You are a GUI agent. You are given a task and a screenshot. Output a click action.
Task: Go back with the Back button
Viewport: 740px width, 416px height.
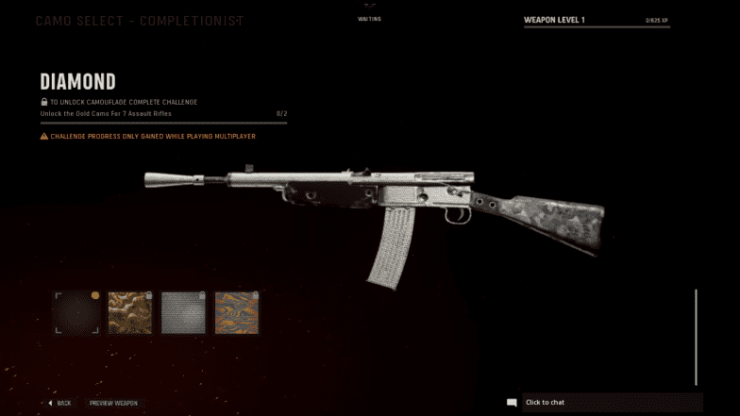[x=60, y=403]
